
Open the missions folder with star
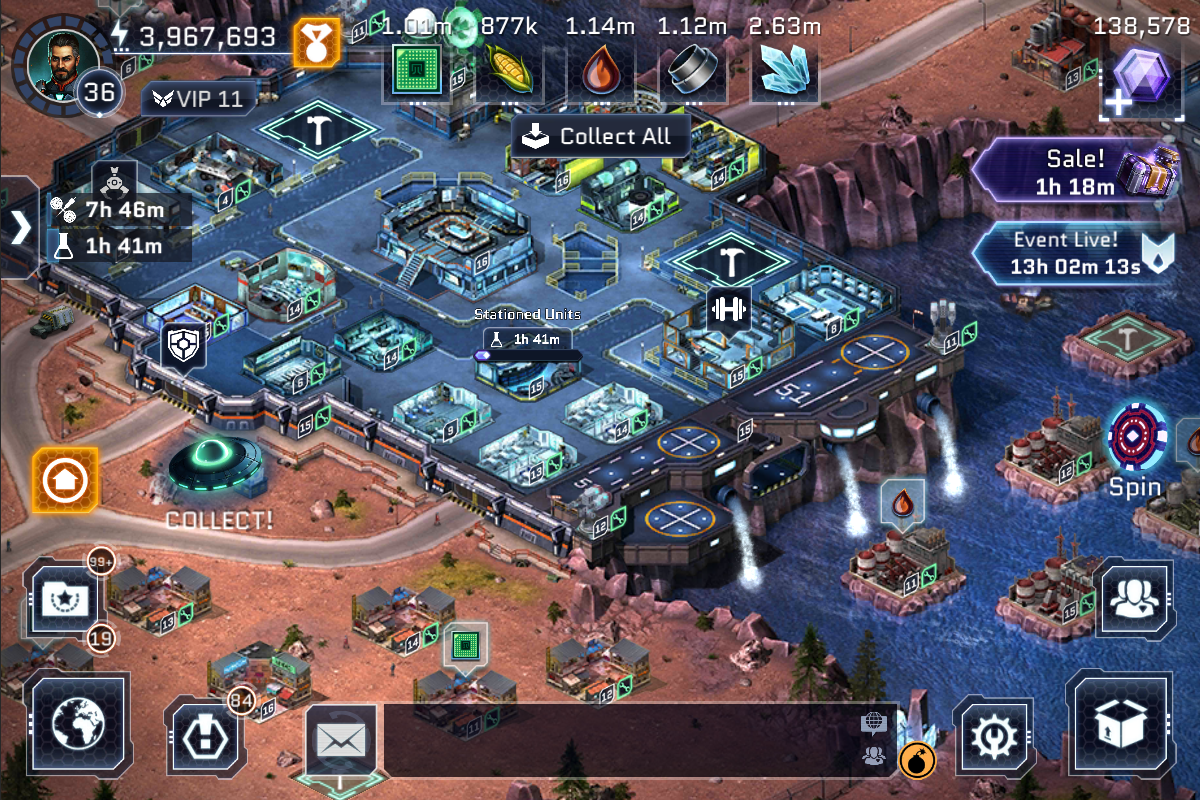65,598
